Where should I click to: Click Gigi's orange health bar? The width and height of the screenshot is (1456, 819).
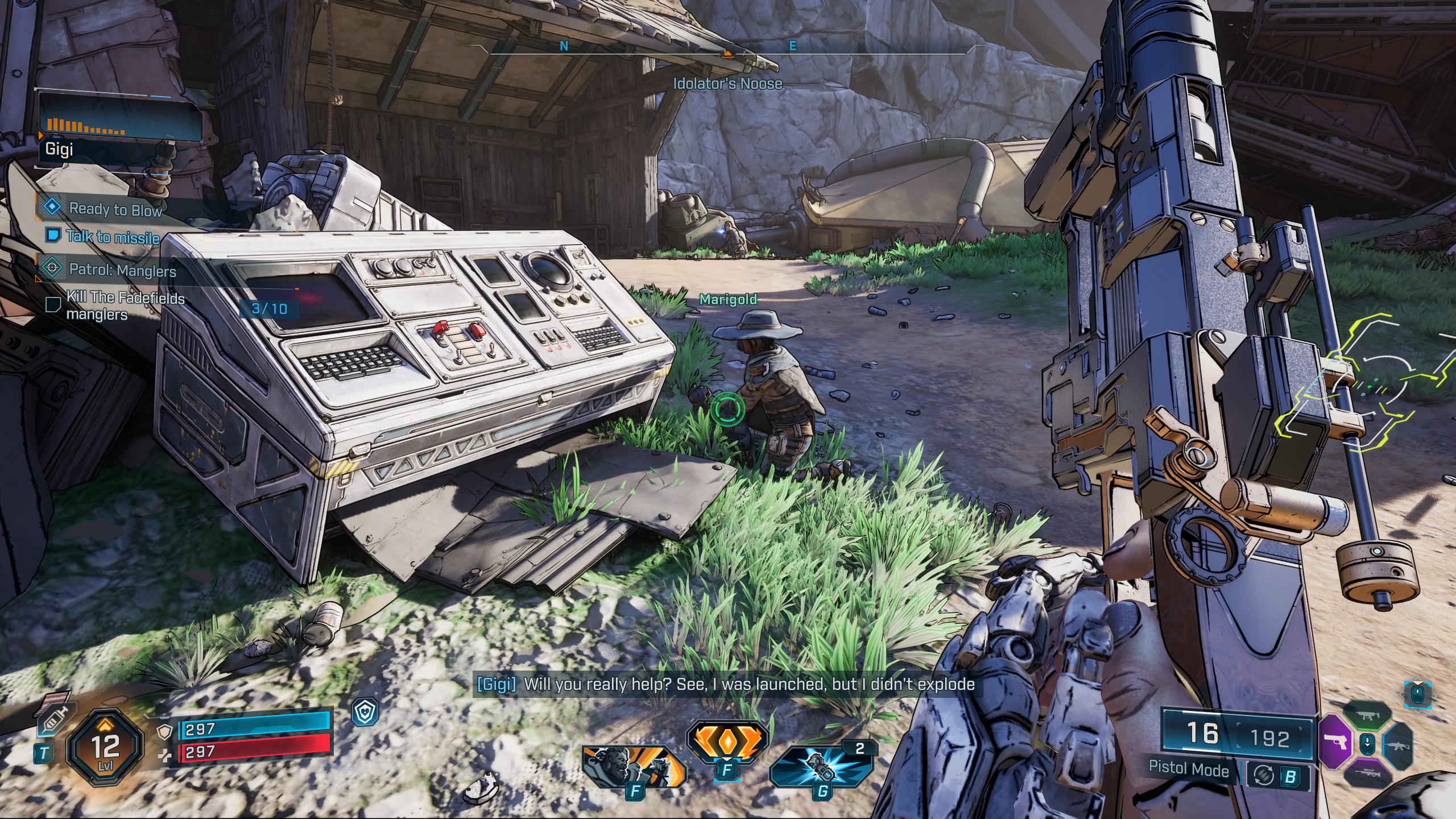coord(85,126)
